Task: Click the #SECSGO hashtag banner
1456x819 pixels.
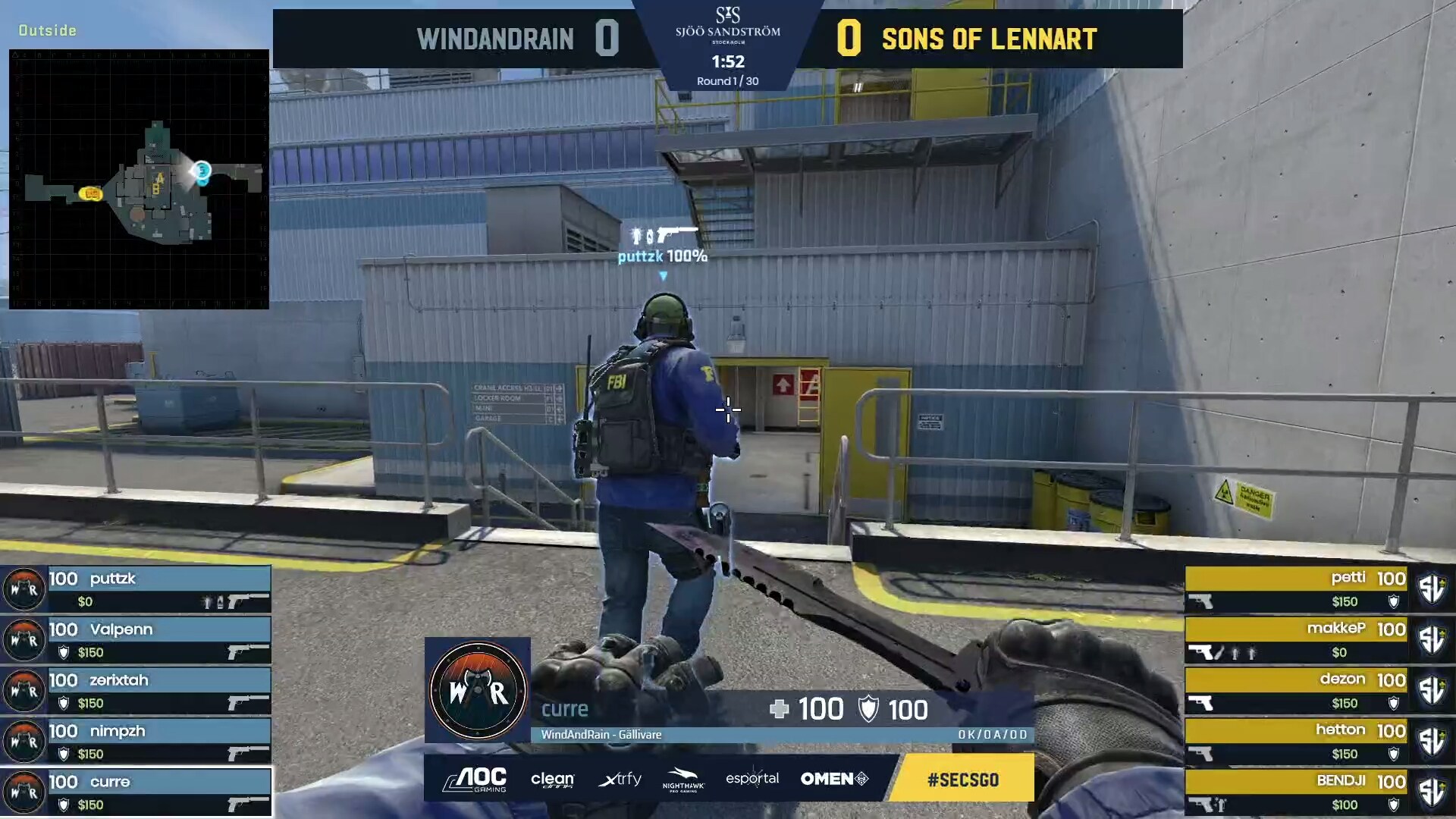Action: (x=962, y=779)
